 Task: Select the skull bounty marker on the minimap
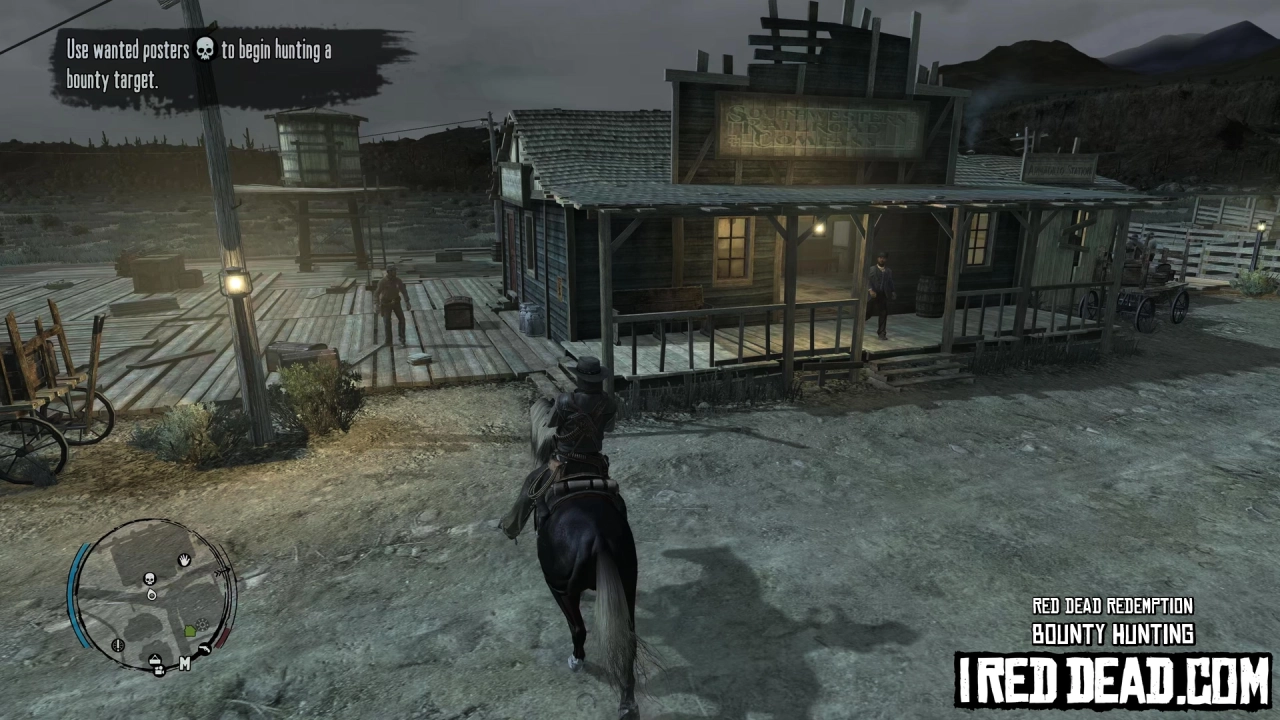click(x=149, y=578)
